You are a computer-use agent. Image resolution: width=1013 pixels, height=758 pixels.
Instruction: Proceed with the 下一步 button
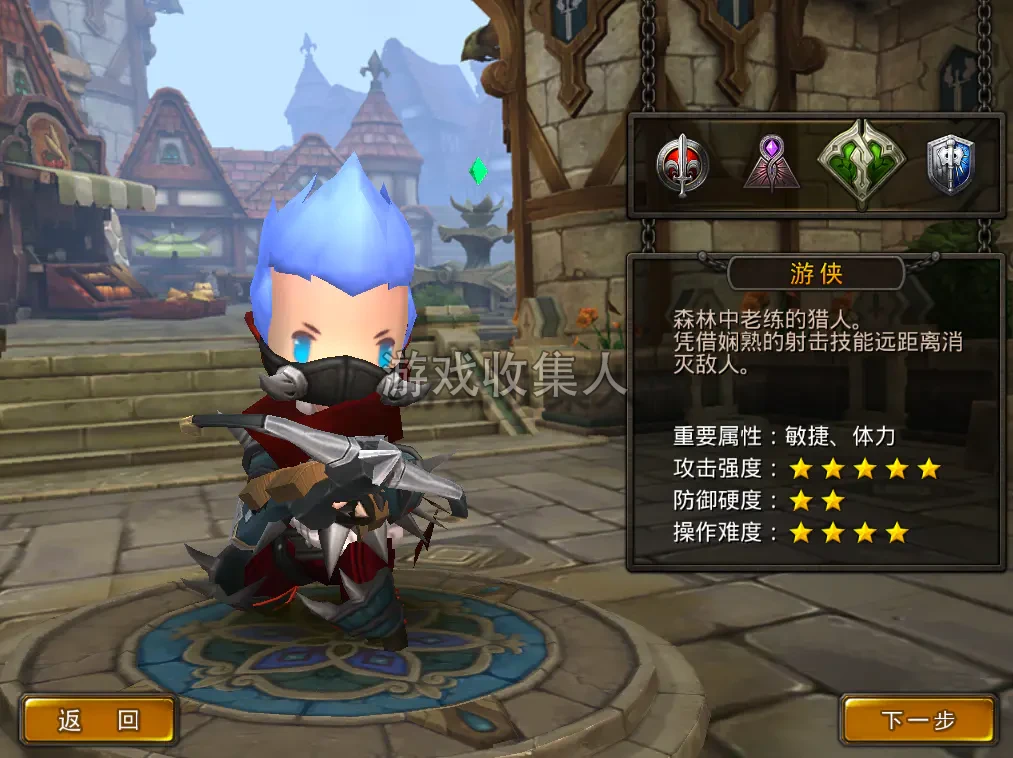918,720
